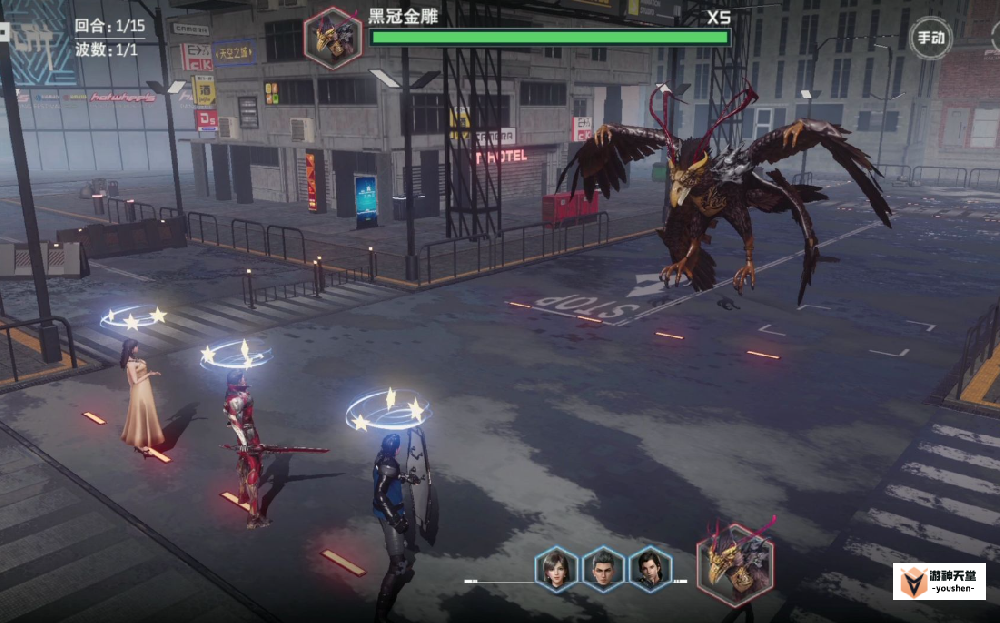The height and width of the screenshot is (623, 1000).
Task: Select the large golden eagle turn portrait
Action: 735,564
